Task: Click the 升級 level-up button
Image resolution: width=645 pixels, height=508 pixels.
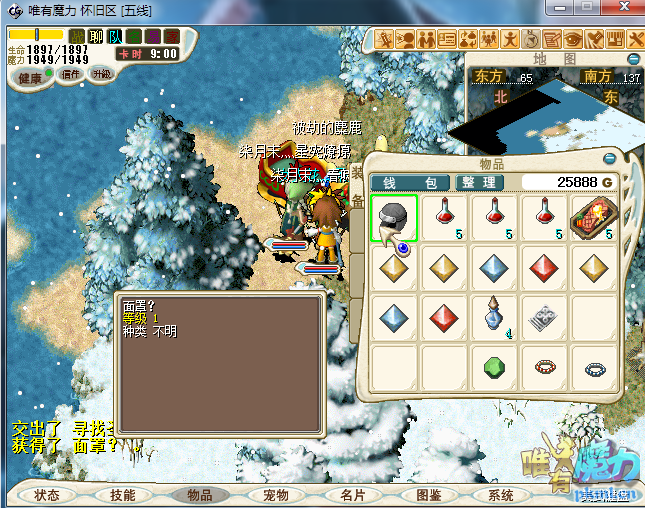Action: pos(101,74)
